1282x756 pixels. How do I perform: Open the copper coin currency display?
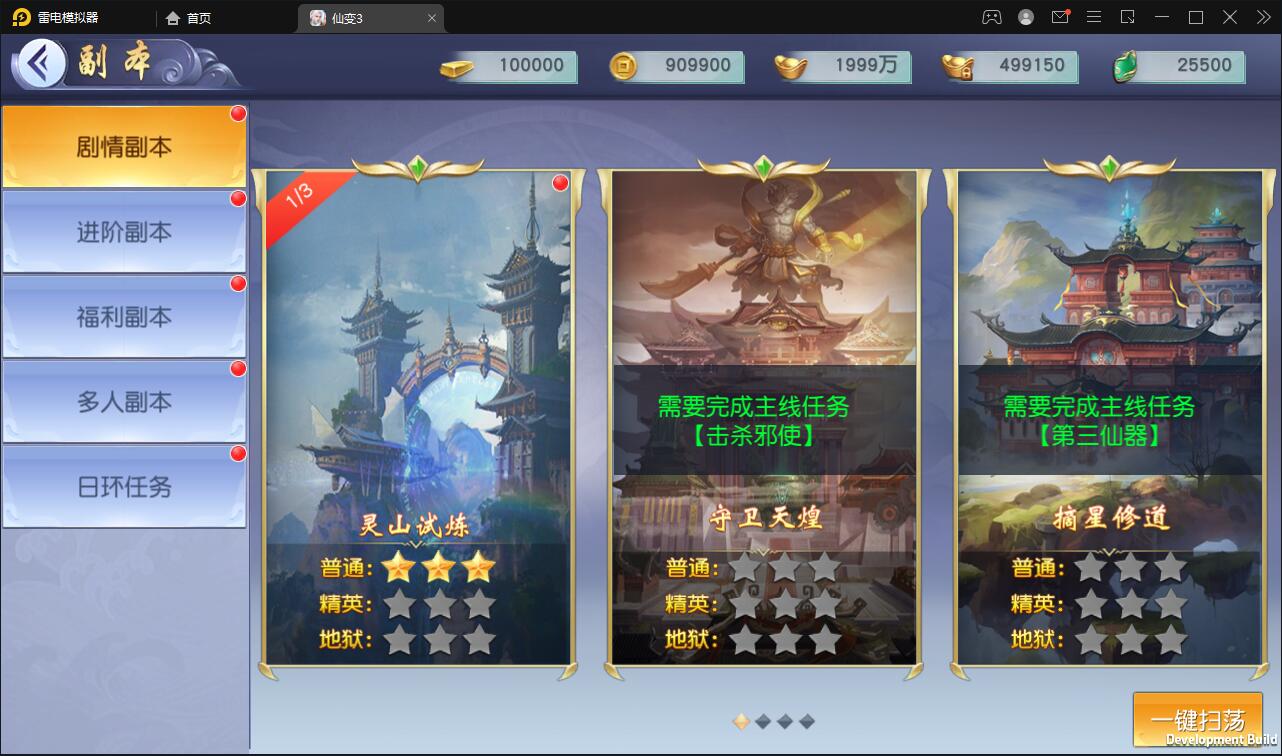[x=623, y=67]
